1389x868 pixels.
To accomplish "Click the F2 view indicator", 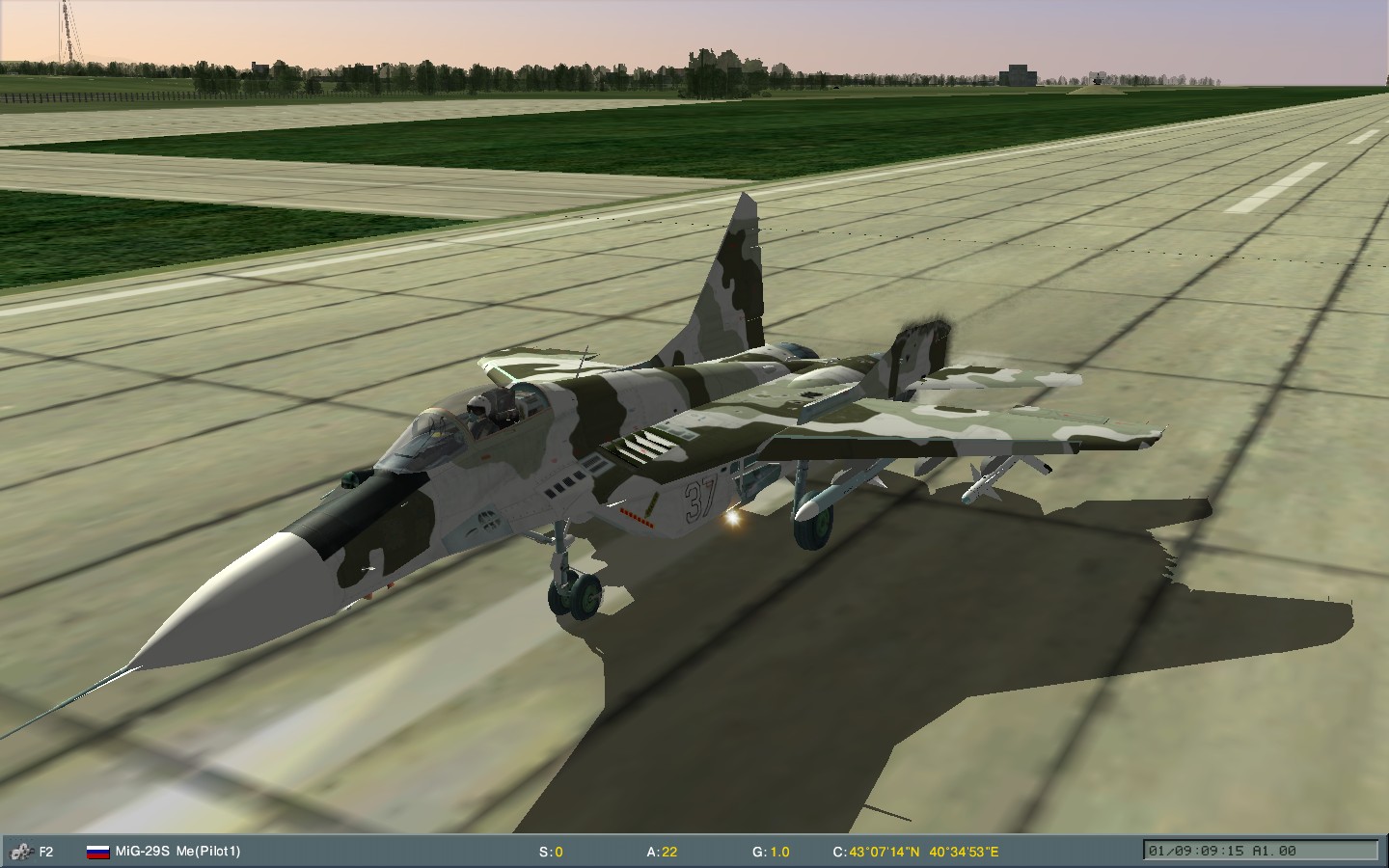I will tap(44, 853).
